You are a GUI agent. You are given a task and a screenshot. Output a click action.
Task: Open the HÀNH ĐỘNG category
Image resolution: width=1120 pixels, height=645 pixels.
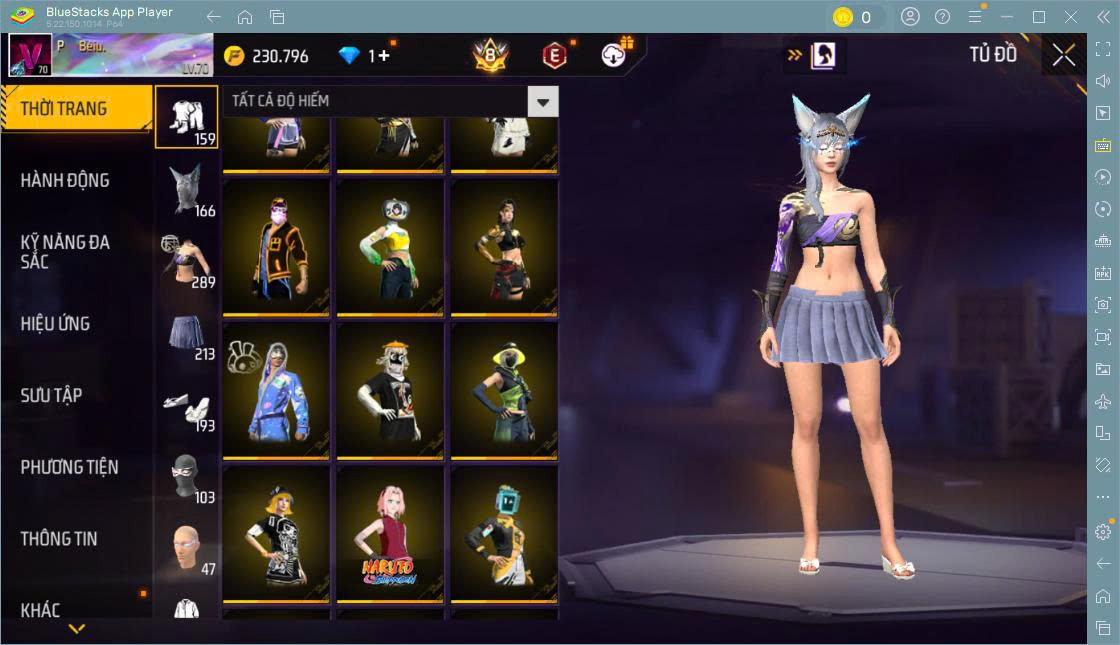click(65, 181)
